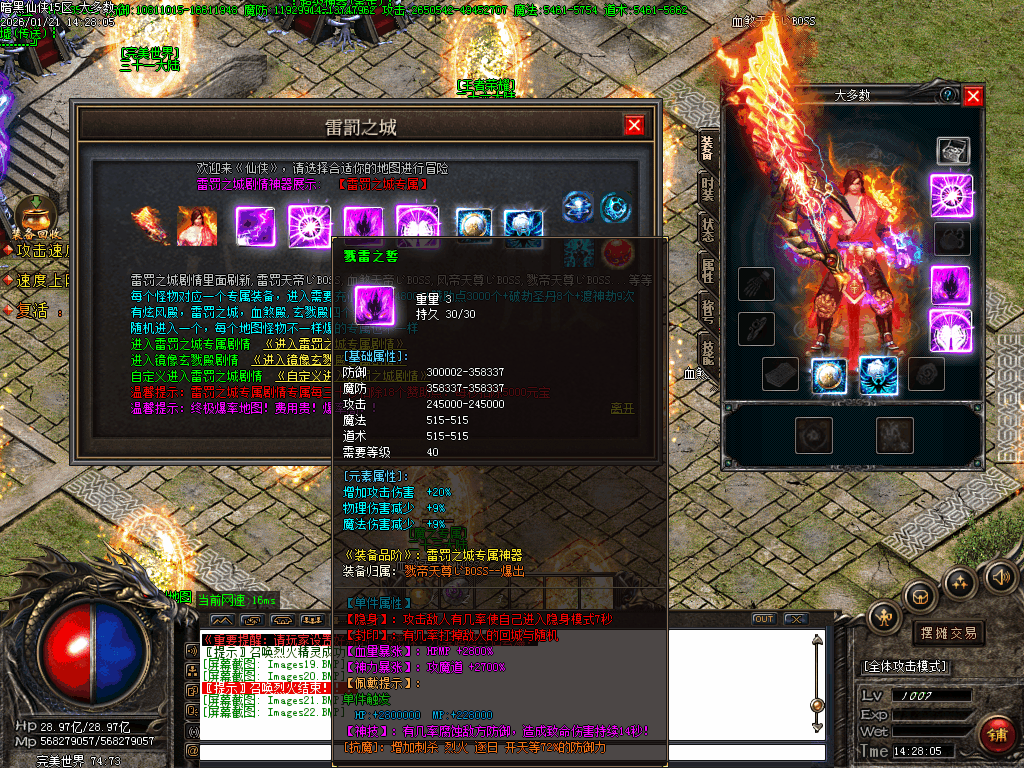The height and width of the screenshot is (768, 1024).
Task: Open the 装备回收 equipment recycle icon
Action: [33, 214]
